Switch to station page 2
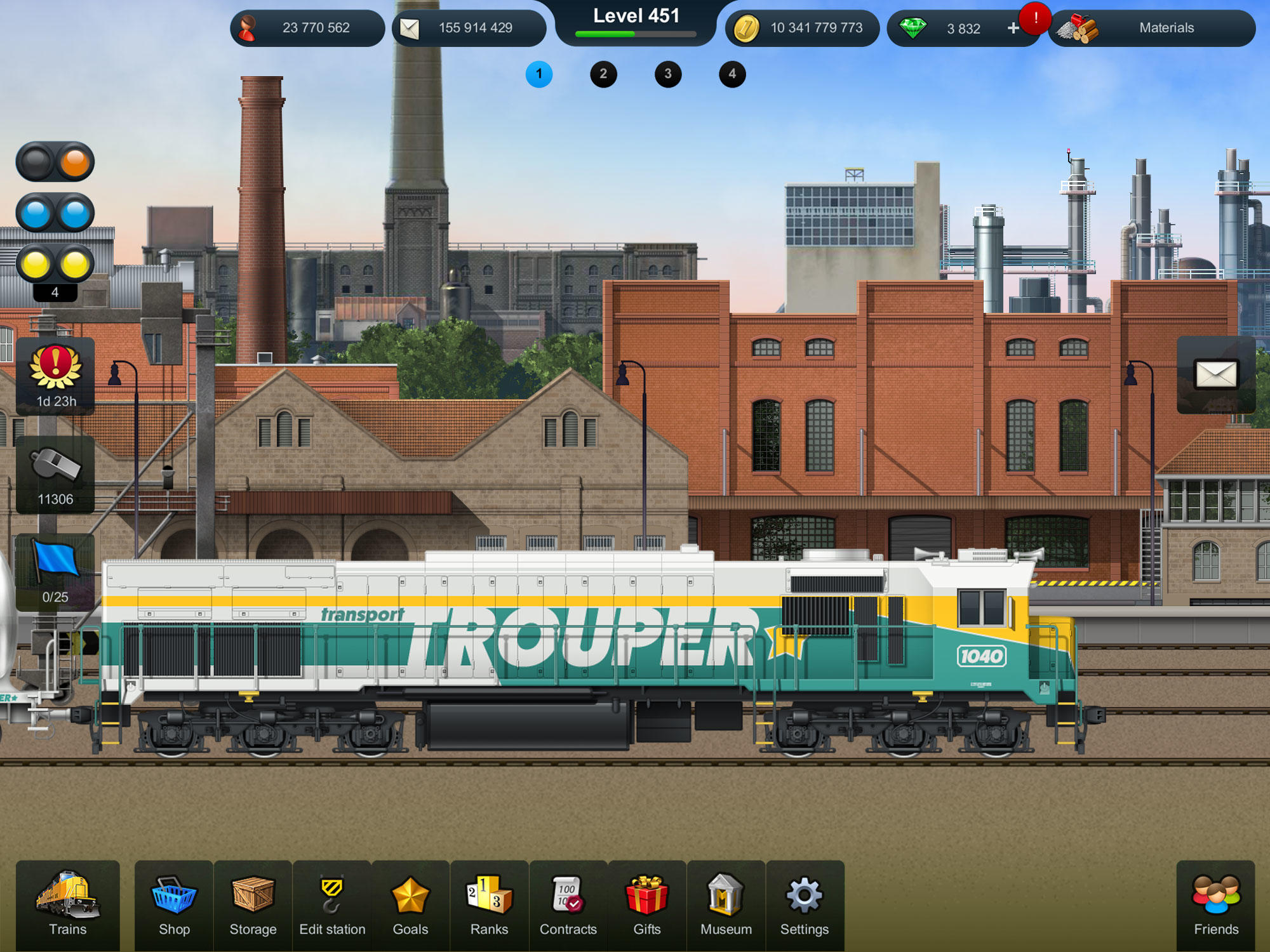Viewport: 1270px width, 952px height. (x=604, y=74)
